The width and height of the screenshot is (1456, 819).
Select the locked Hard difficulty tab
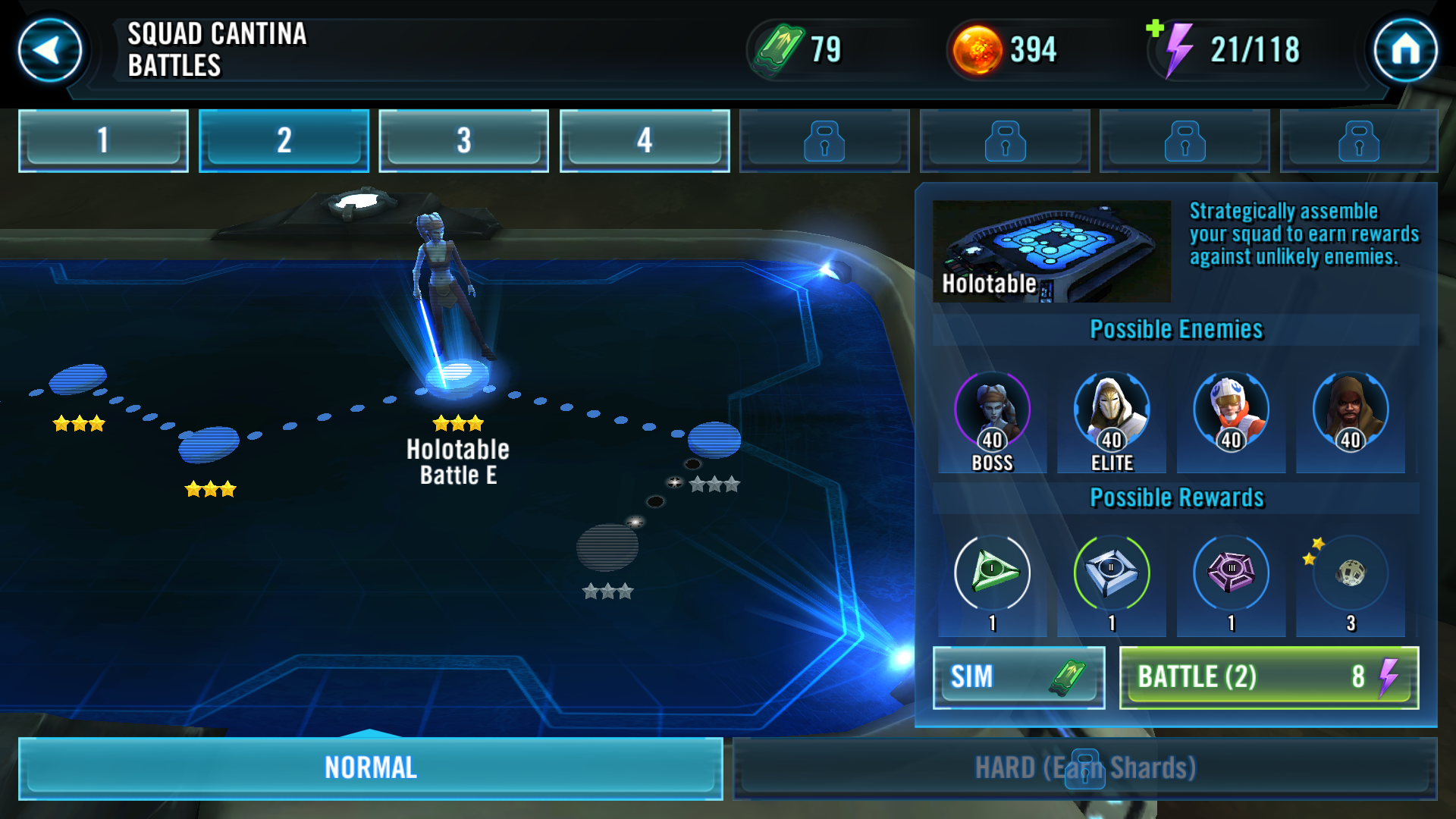(x=1084, y=767)
